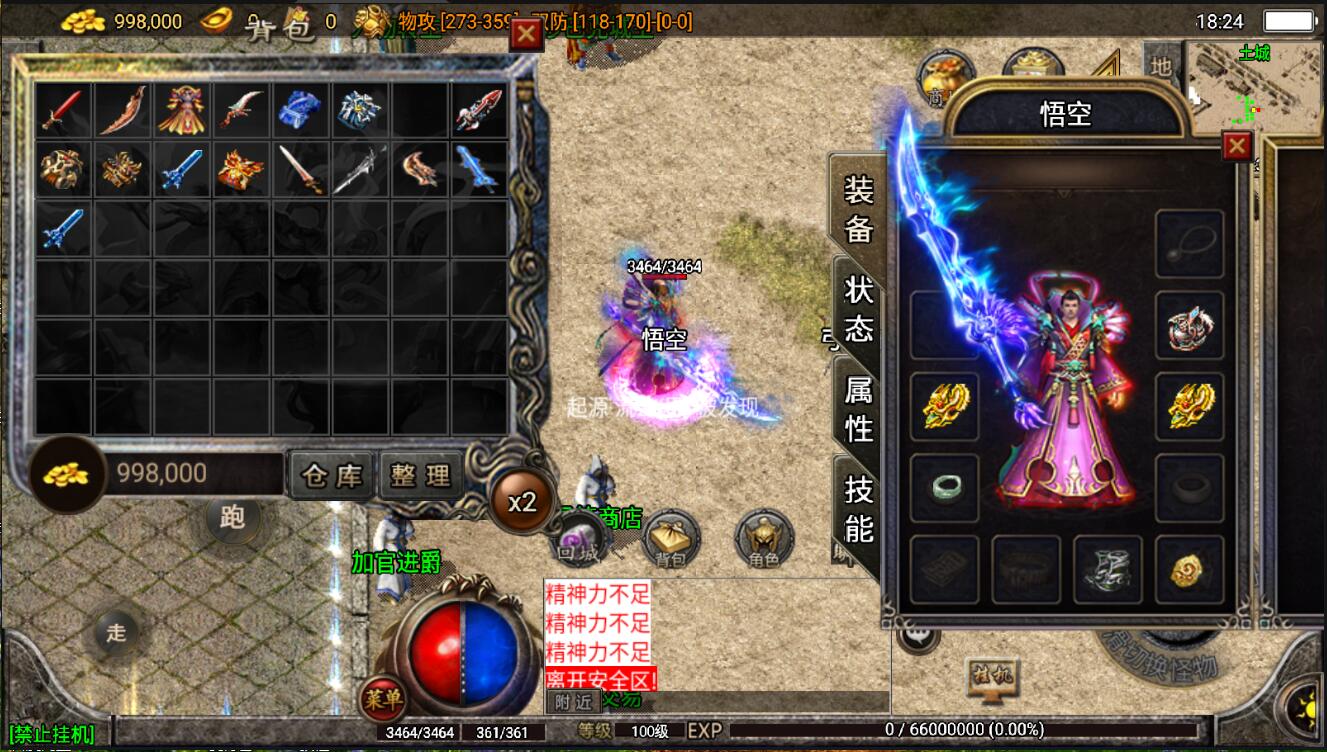
Task: Open the 状态 status tab
Action: point(859,309)
